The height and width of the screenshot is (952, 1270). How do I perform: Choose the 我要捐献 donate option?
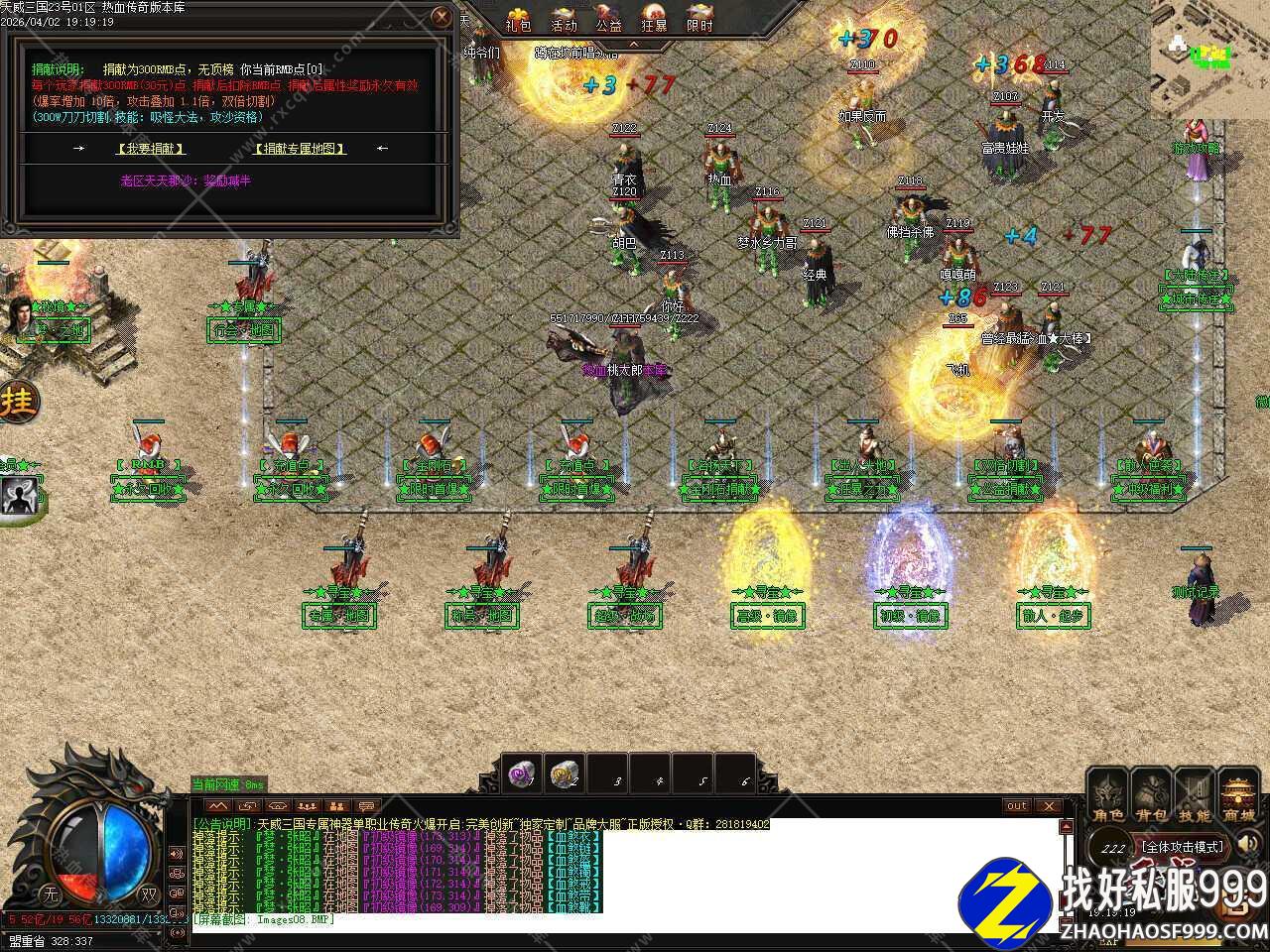point(151,149)
